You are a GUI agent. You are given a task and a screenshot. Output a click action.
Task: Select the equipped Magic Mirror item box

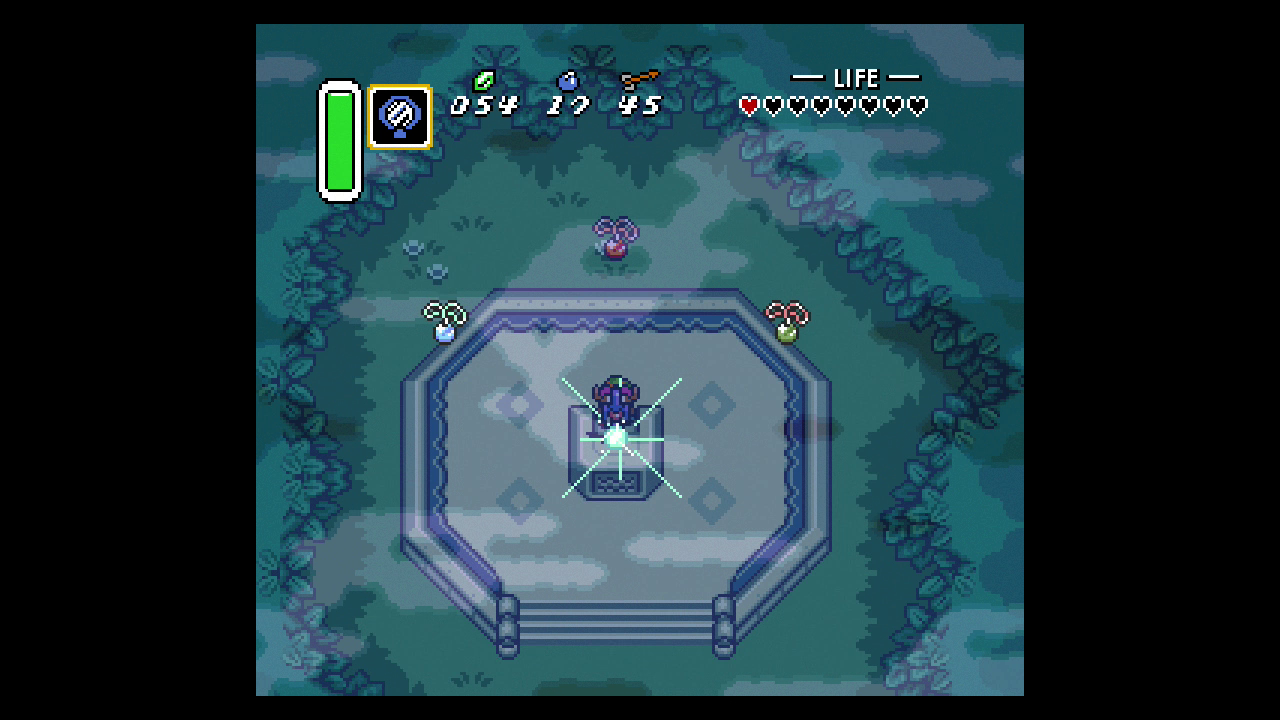click(x=400, y=117)
